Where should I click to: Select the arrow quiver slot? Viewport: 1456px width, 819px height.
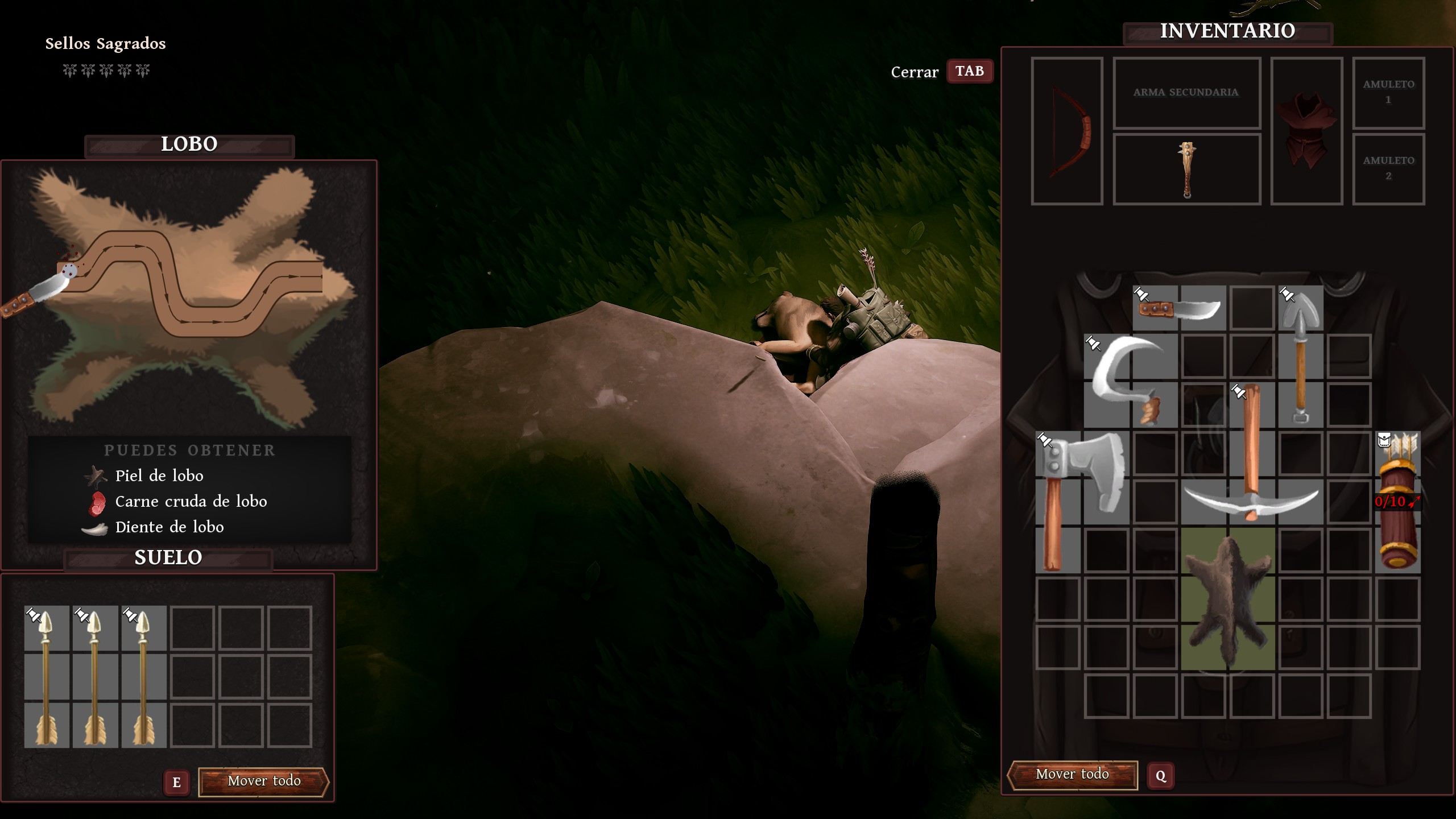tap(1397, 502)
